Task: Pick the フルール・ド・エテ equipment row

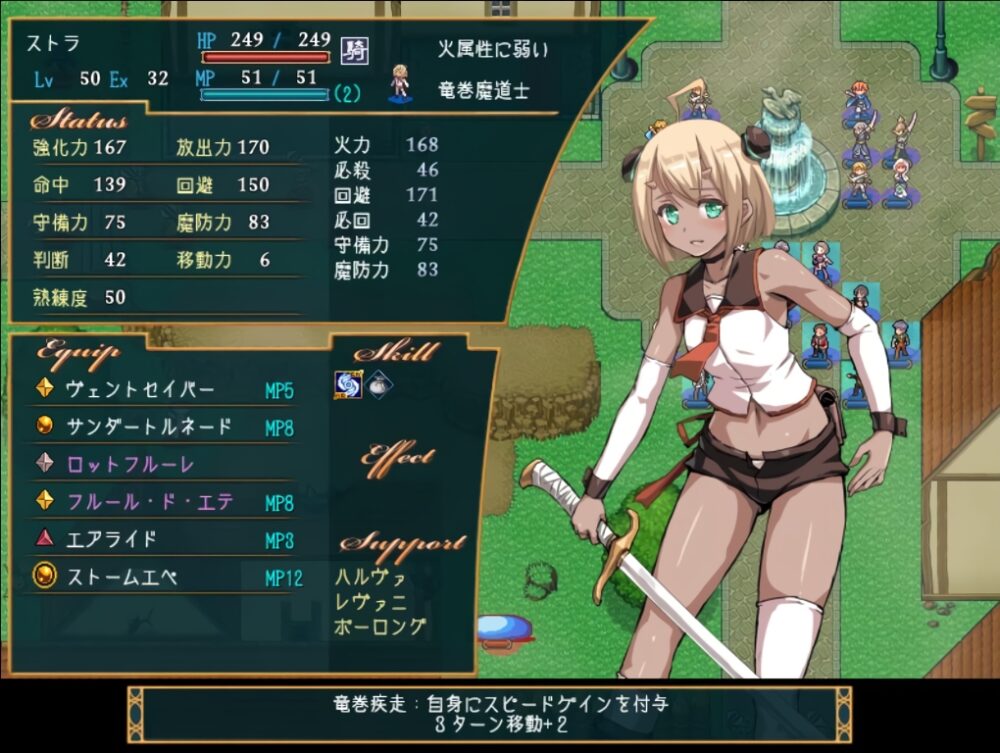Action: point(149,502)
